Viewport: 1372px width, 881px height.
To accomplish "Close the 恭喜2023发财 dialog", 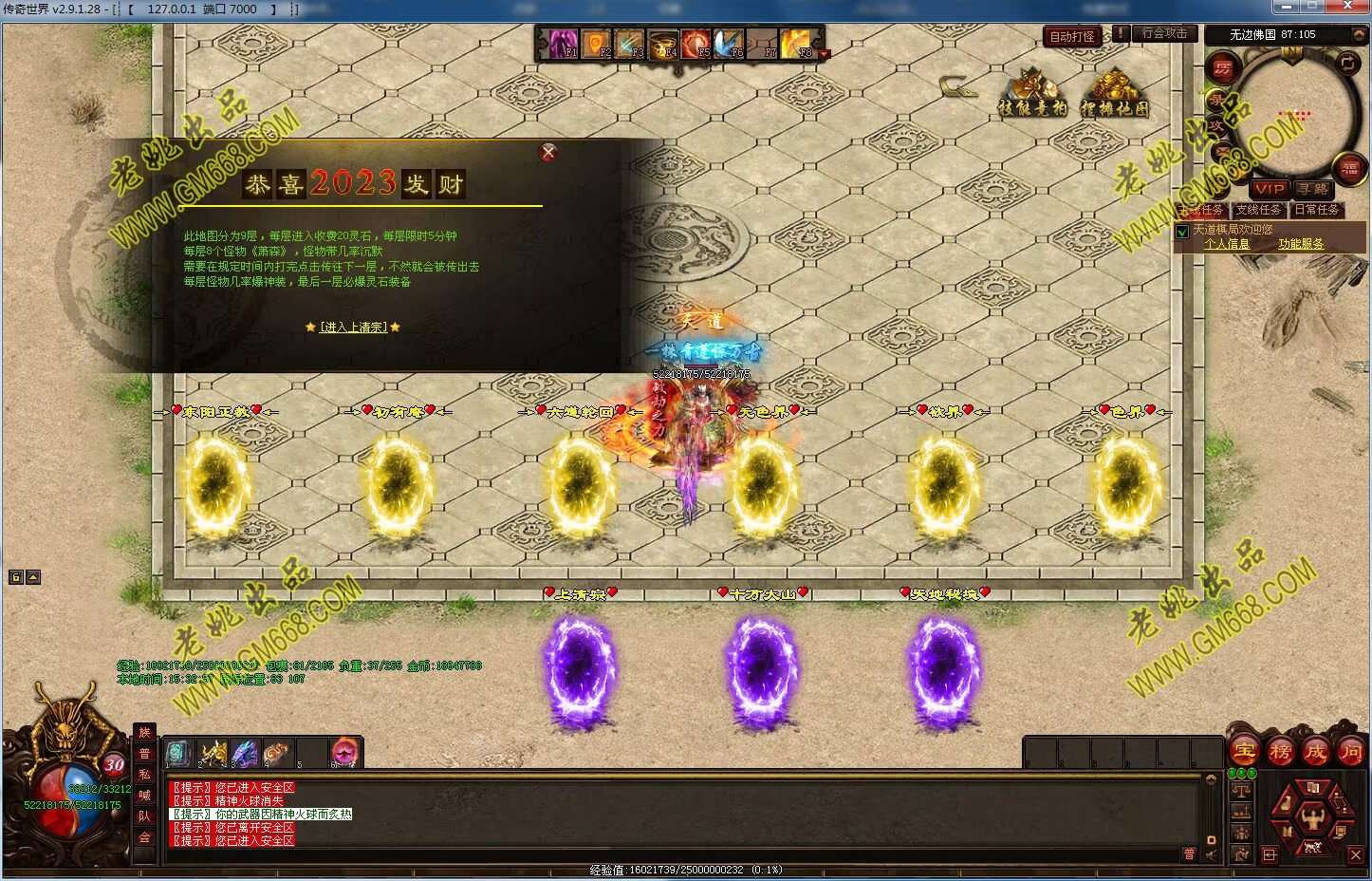I will (x=547, y=153).
